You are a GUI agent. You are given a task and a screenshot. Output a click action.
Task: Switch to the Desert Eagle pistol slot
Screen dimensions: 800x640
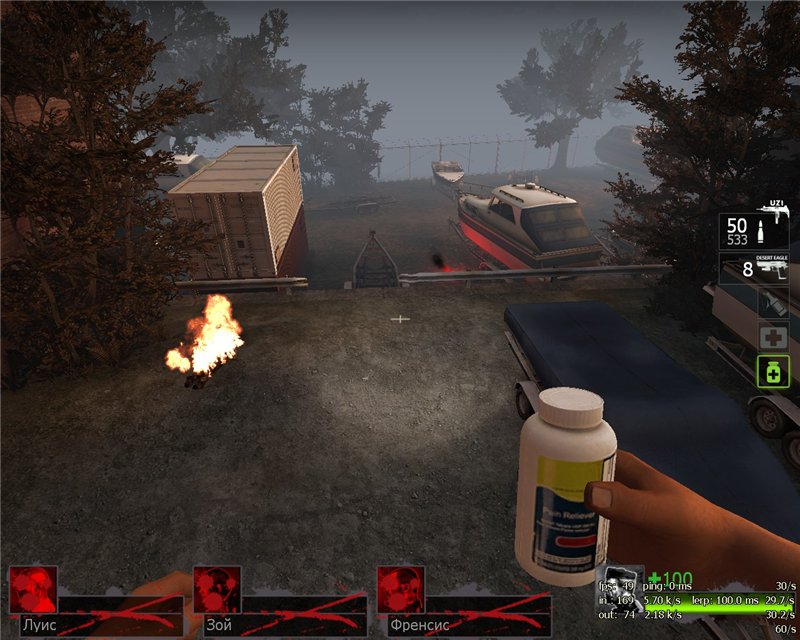755,268
